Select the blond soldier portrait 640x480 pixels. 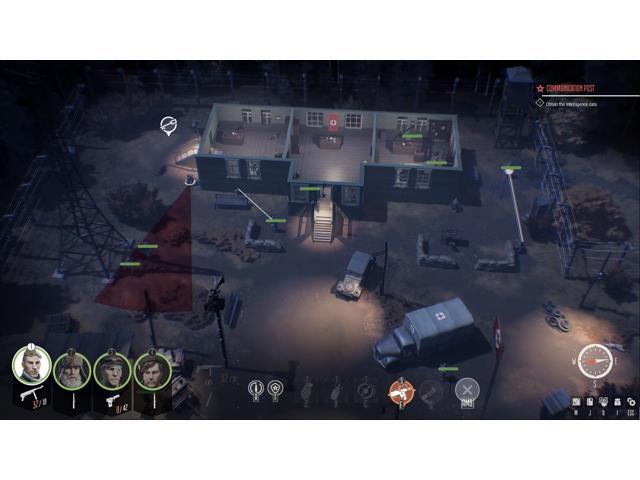click(32, 366)
